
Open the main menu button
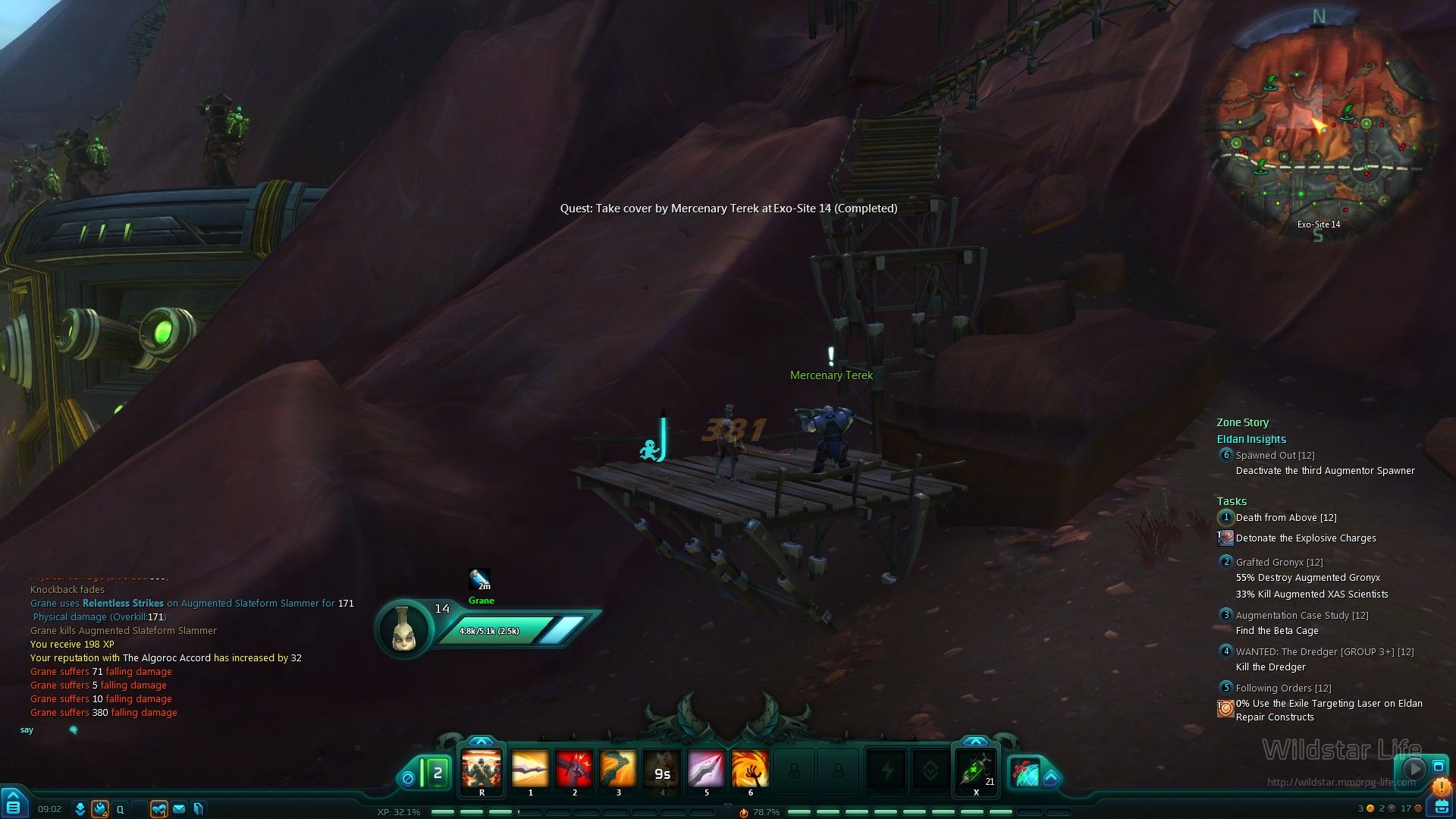[14, 805]
